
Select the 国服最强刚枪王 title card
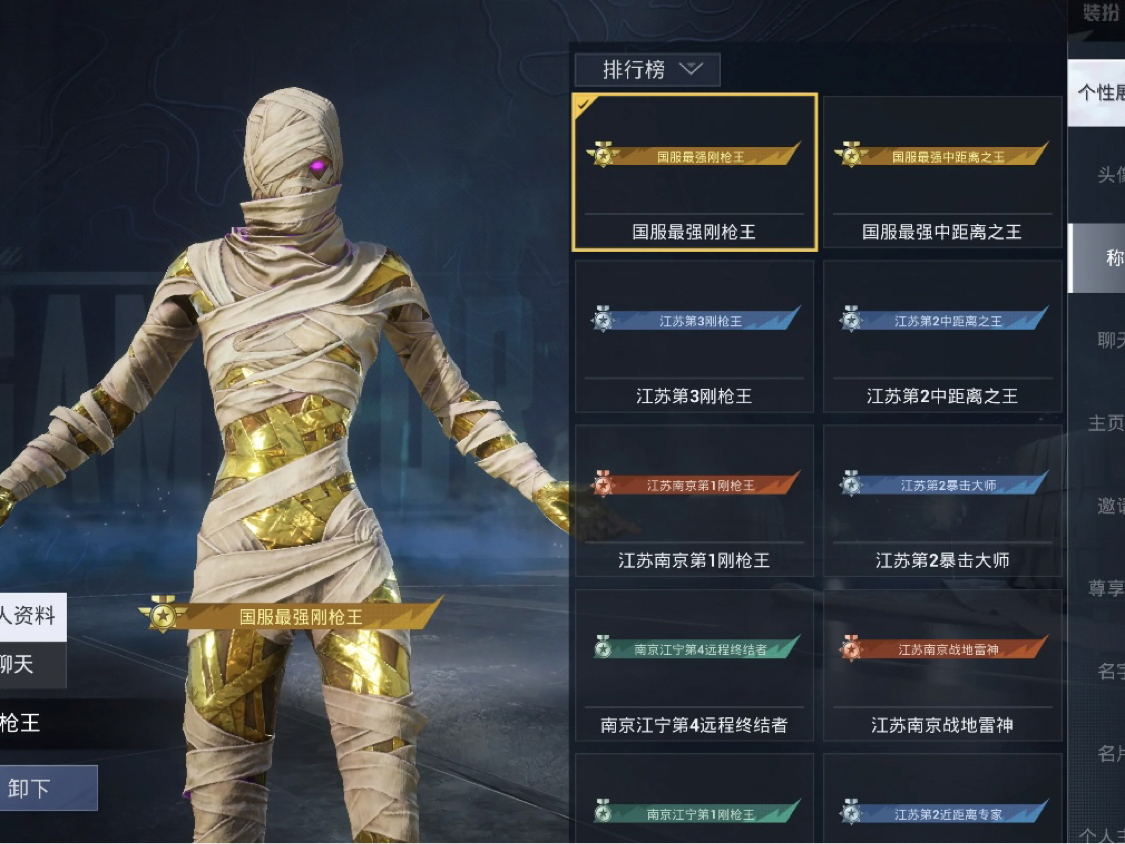(x=694, y=172)
